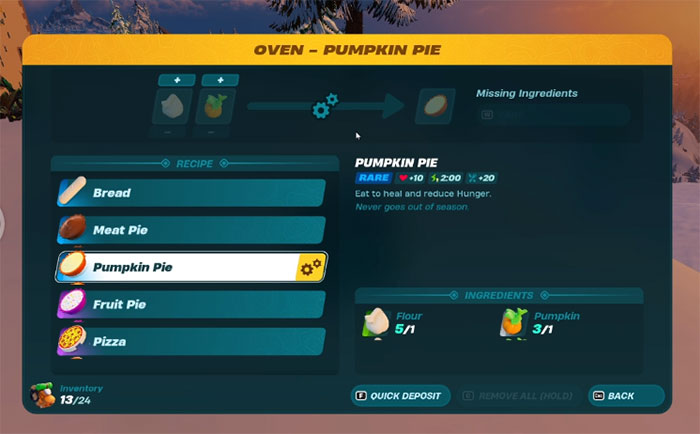
Task: Pick the Fruit Pie recipe
Action: [190, 304]
